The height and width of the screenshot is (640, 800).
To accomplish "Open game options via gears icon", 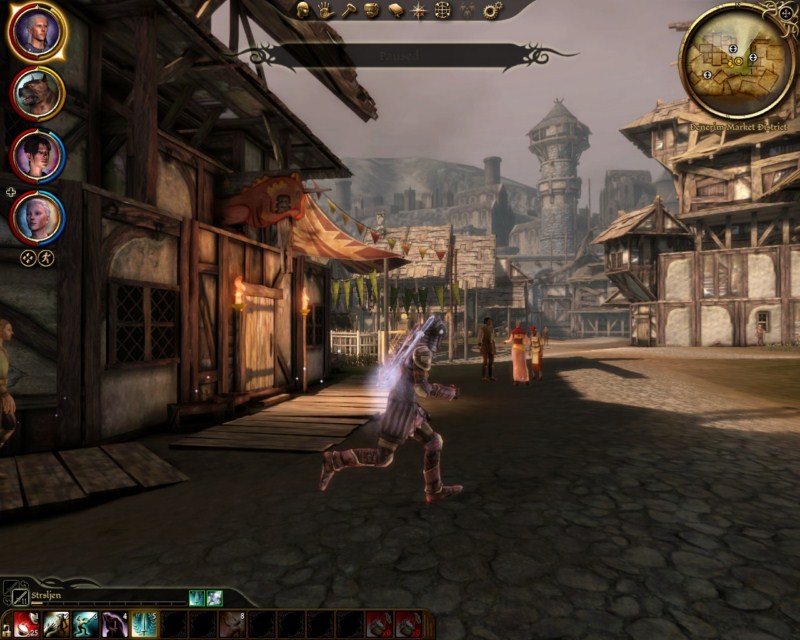I will point(492,10).
